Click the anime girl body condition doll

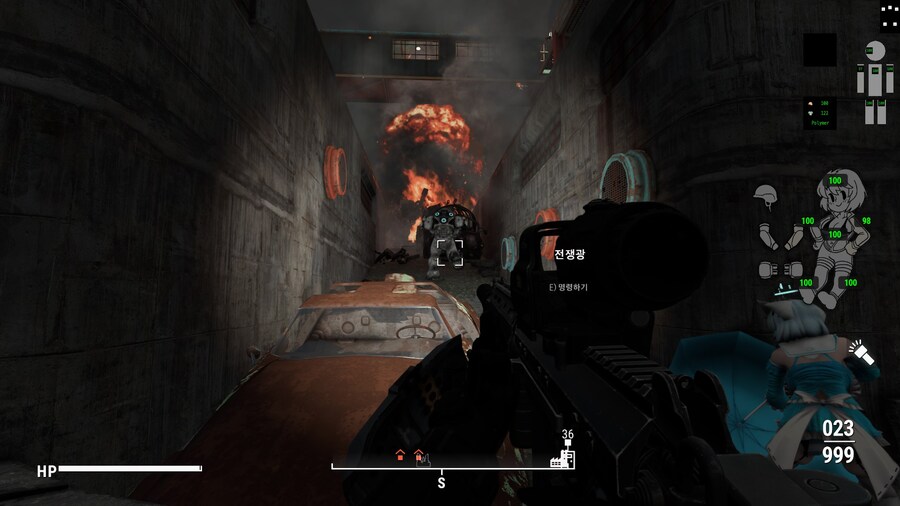click(x=836, y=233)
